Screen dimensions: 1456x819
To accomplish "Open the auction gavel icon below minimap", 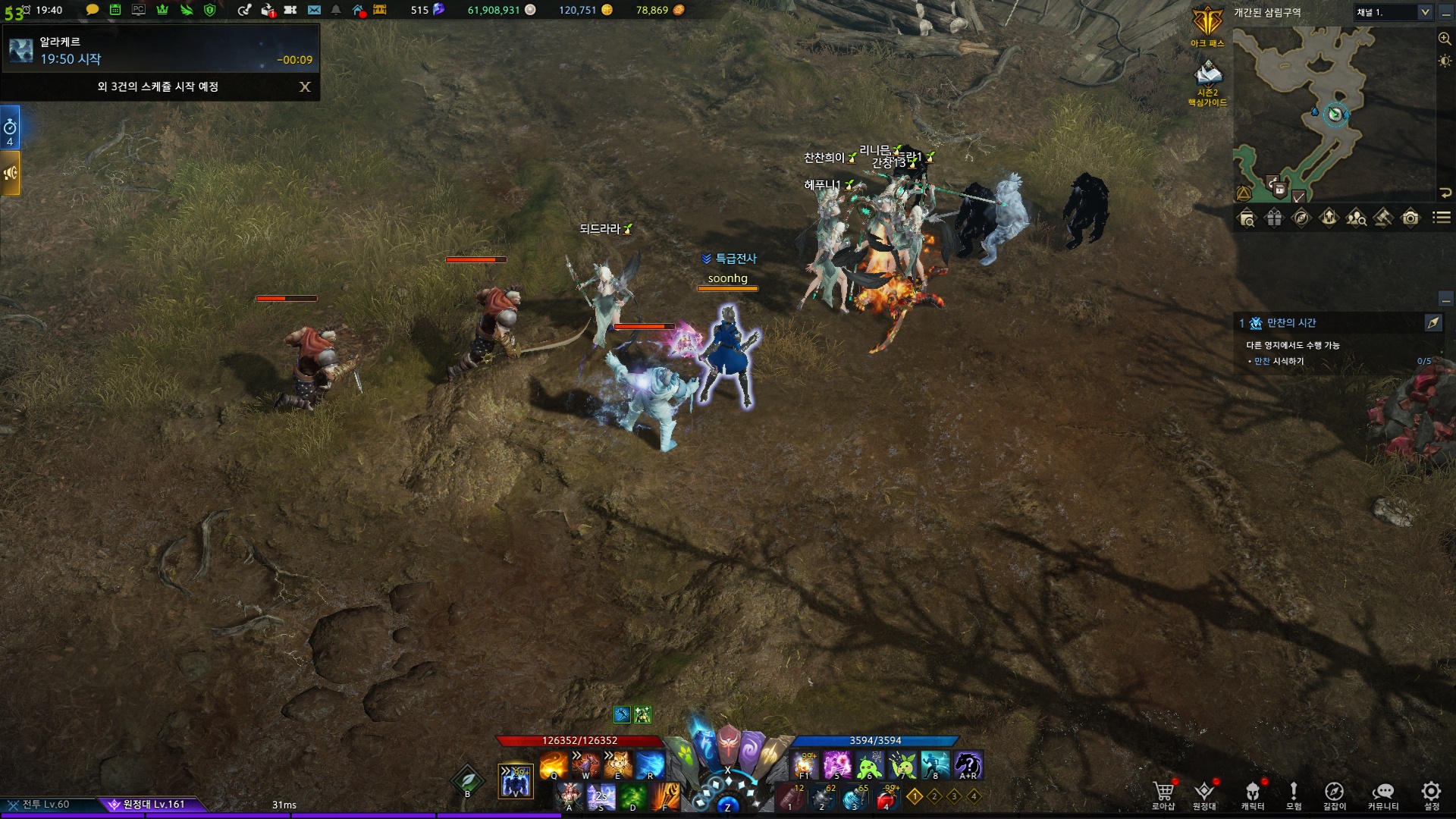I will click(1383, 218).
